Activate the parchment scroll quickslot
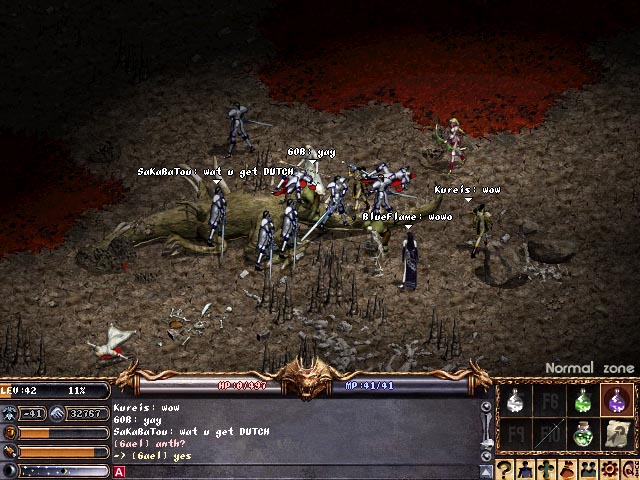The image size is (640, 480). point(616,434)
